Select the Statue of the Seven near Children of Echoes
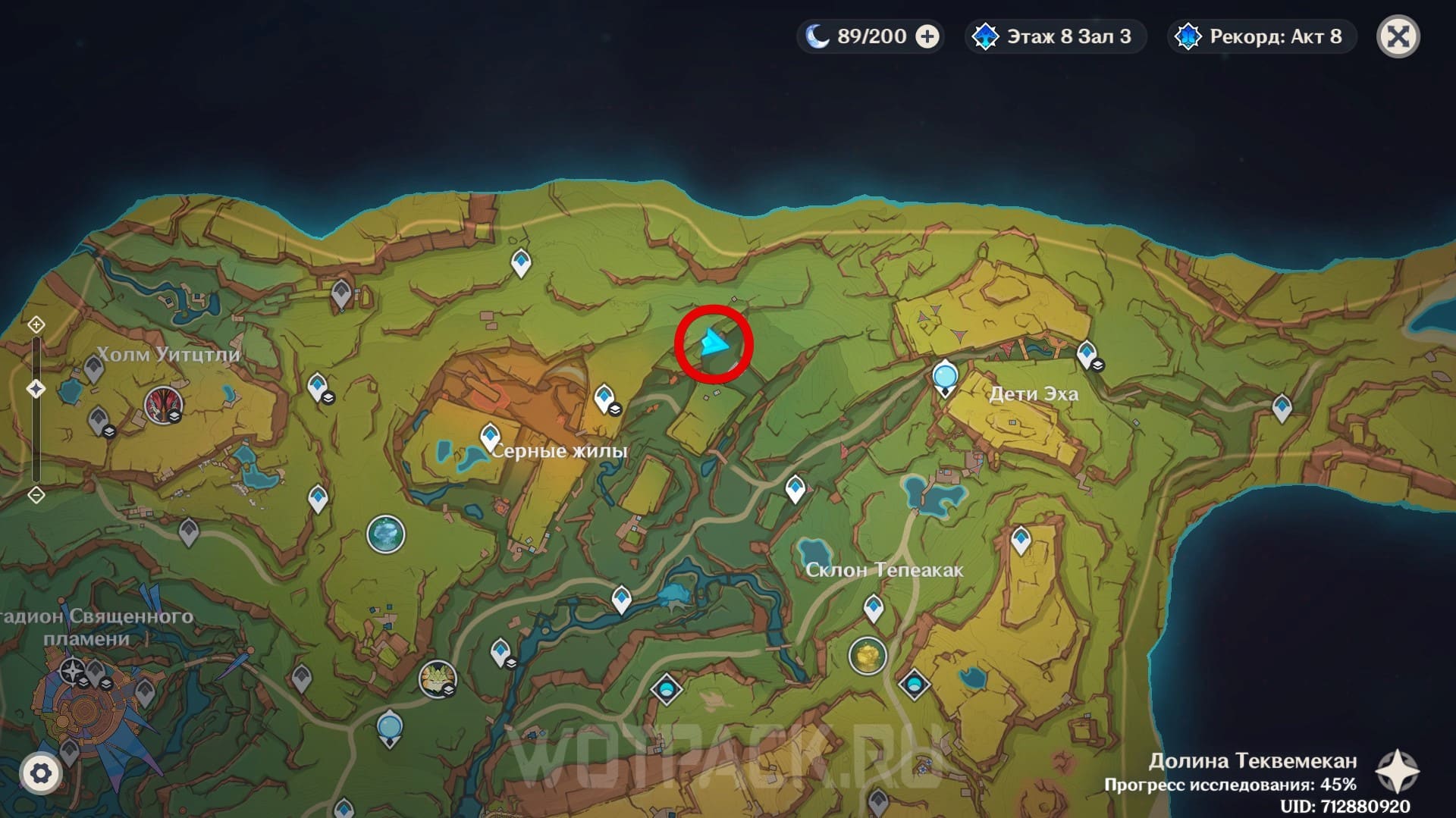 (945, 378)
